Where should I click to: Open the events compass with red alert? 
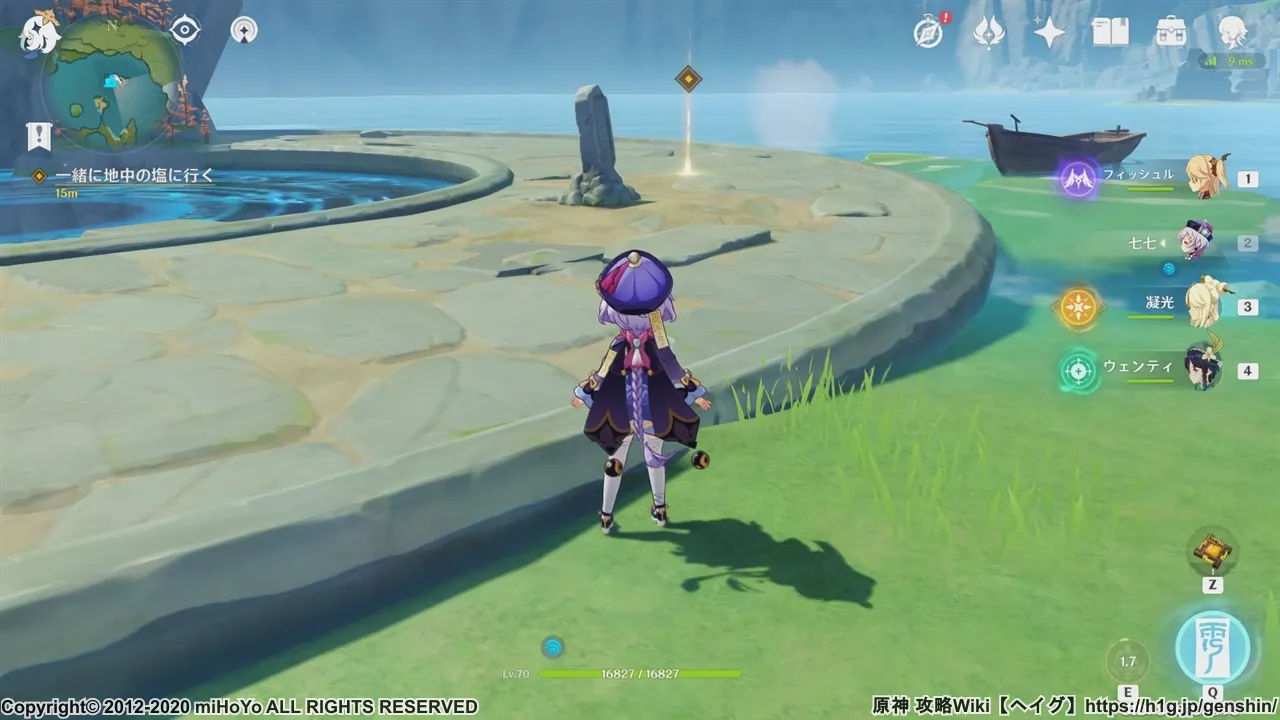coord(929,33)
